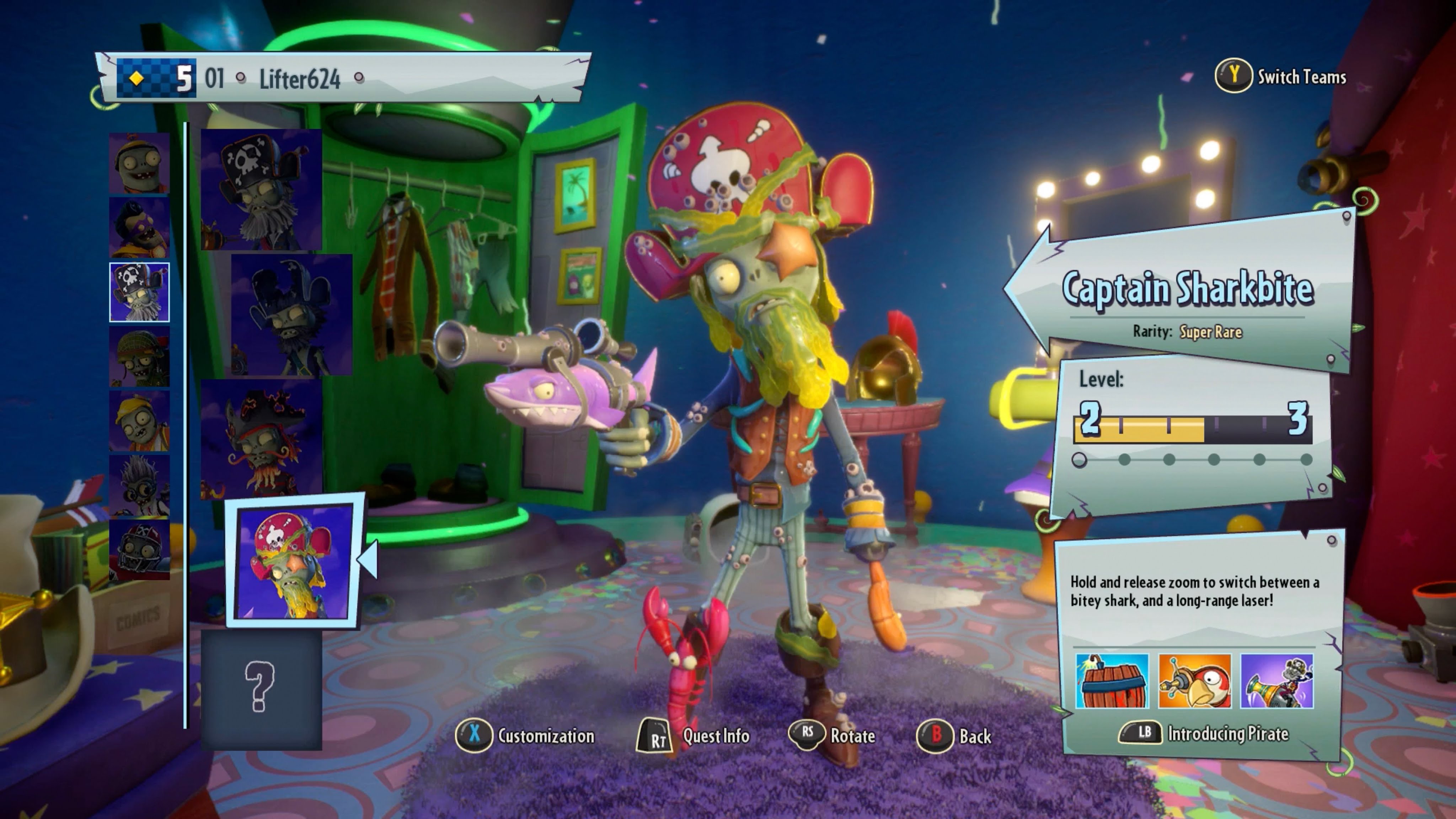Pick the Captain Flameface variant tile

261,439
